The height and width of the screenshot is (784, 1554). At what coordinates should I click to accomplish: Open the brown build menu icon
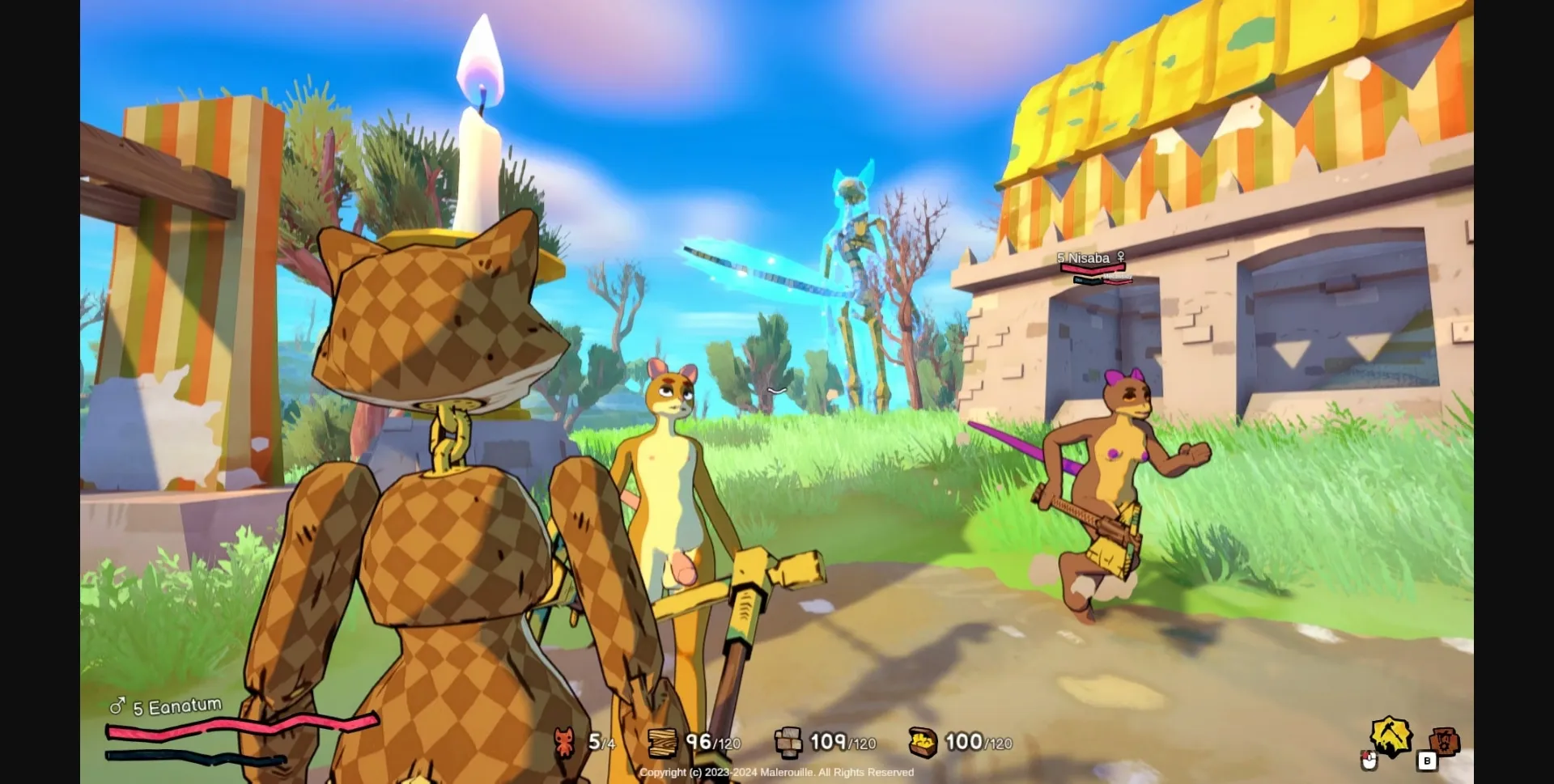(x=1444, y=741)
